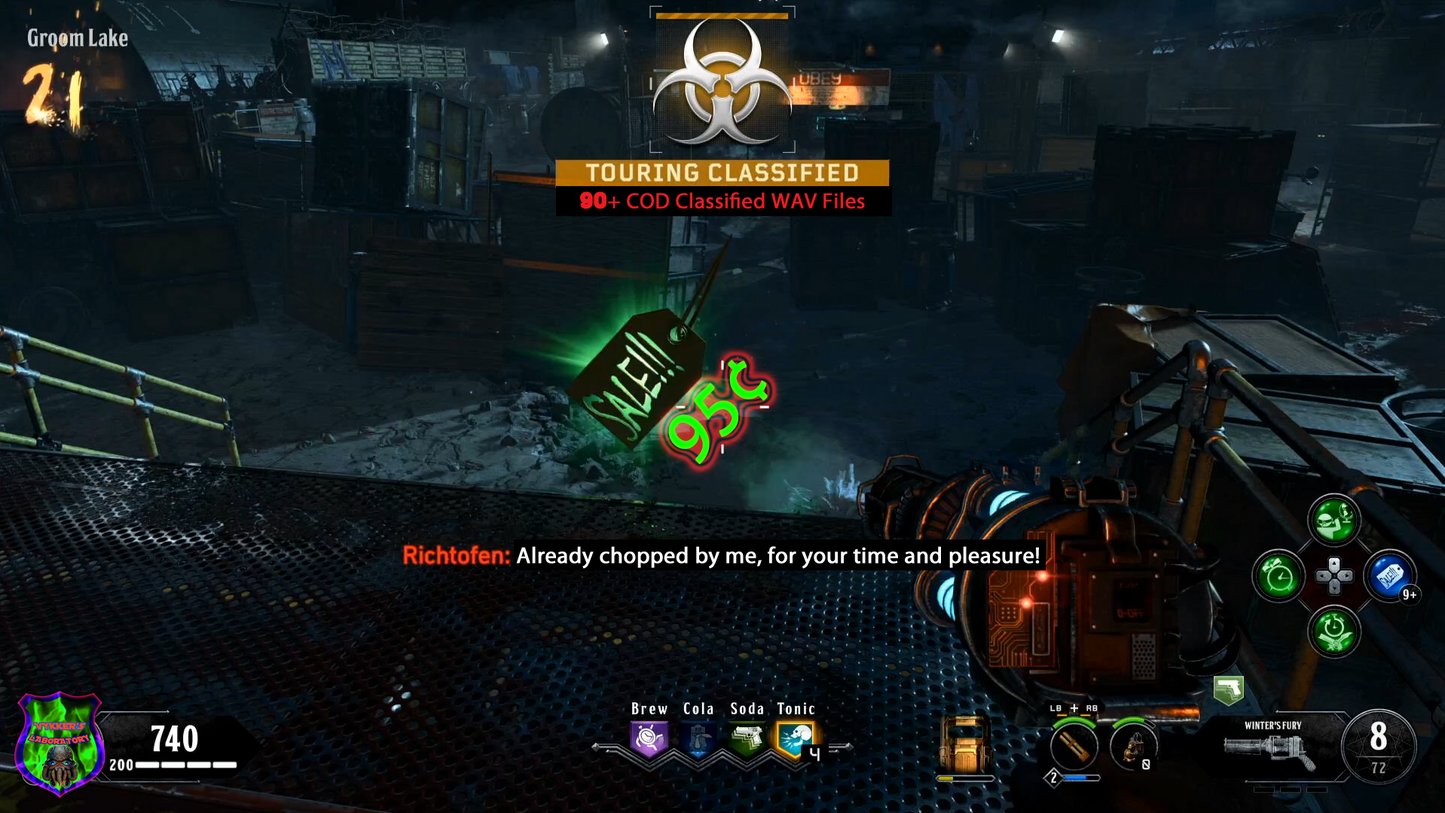This screenshot has height=813, width=1445.
Task: Select the monkey bomb equipment icon
Action: pos(1133,746)
